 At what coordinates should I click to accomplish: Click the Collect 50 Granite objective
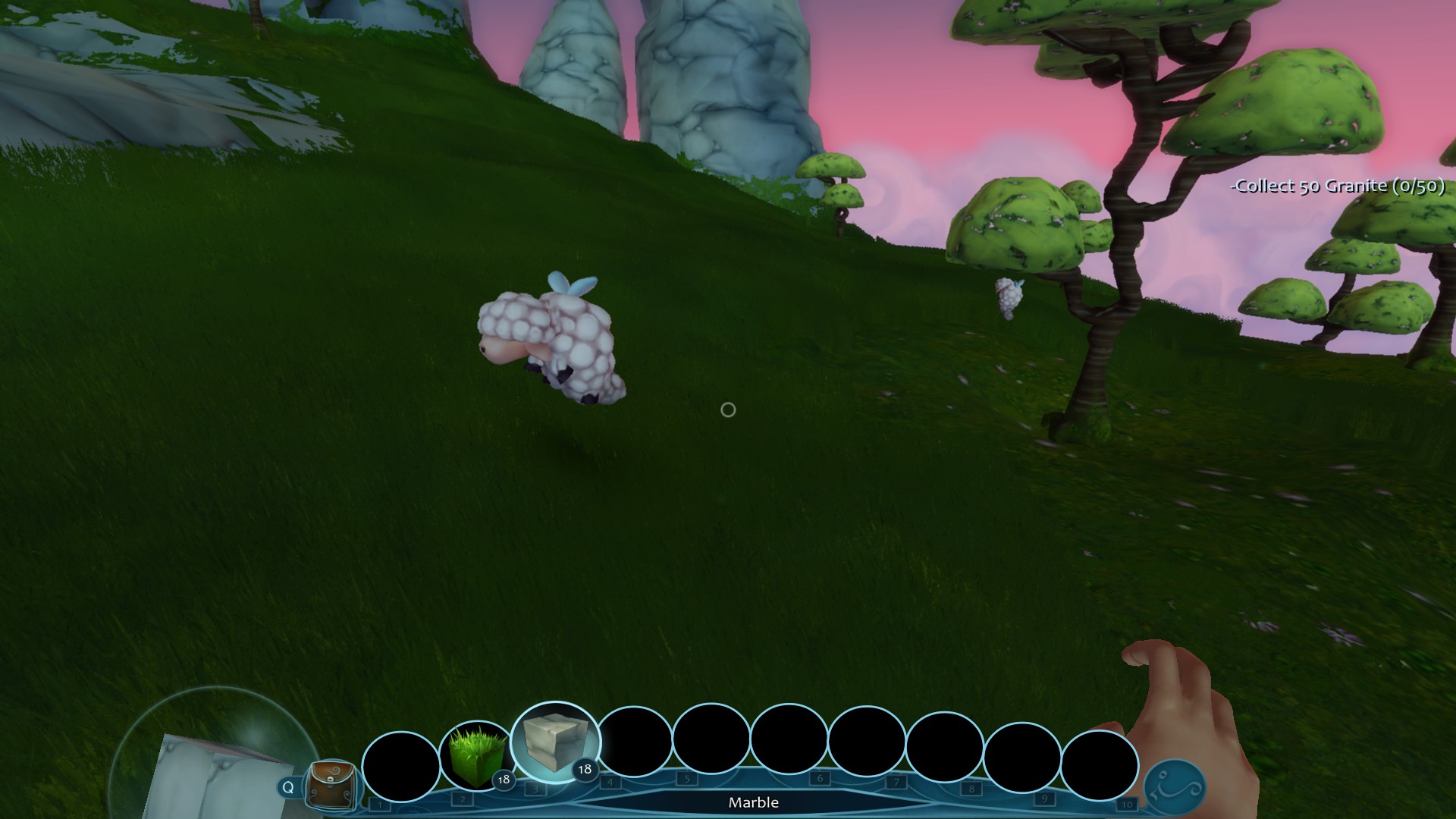click(x=1338, y=186)
